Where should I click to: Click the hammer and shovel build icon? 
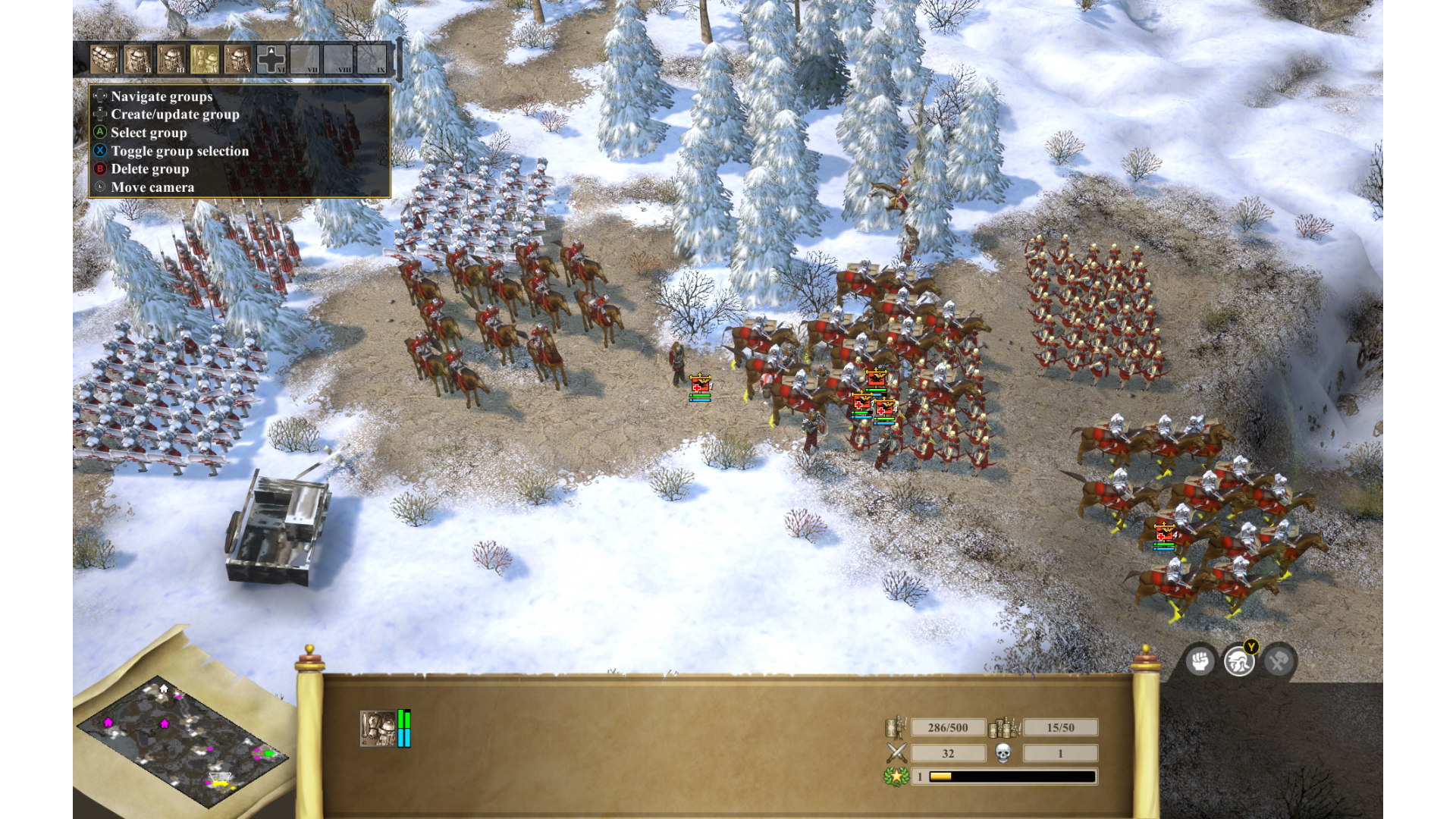pos(1279,661)
